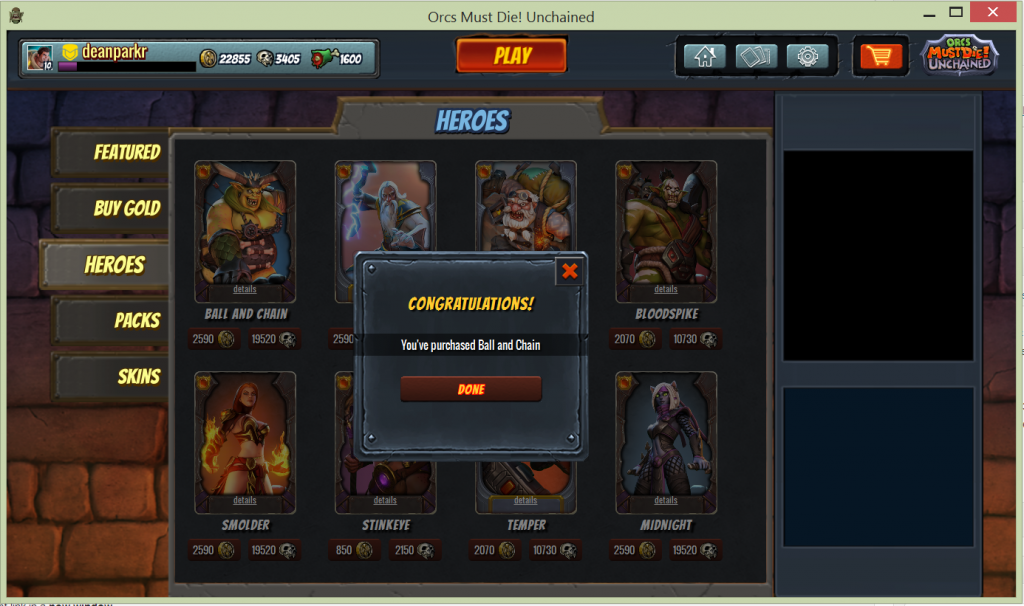Close the game window

997,14
